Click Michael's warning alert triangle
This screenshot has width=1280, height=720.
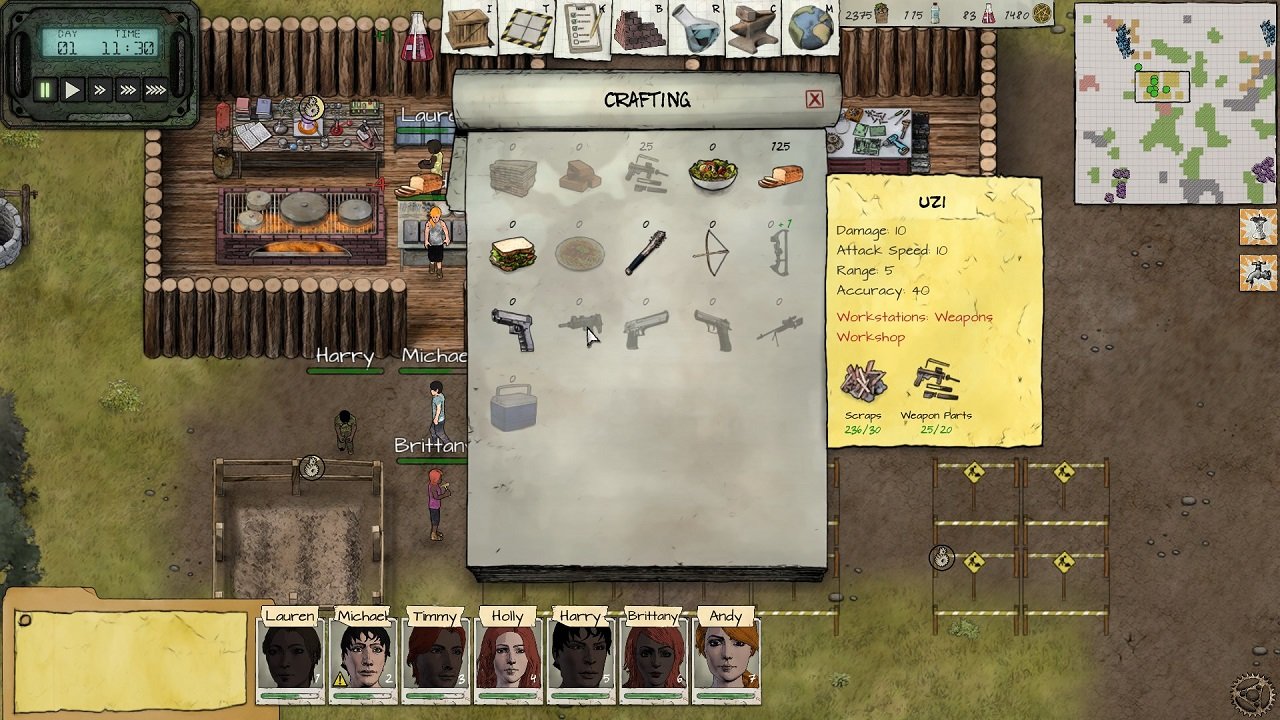pyautogui.click(x=339, y=680)
